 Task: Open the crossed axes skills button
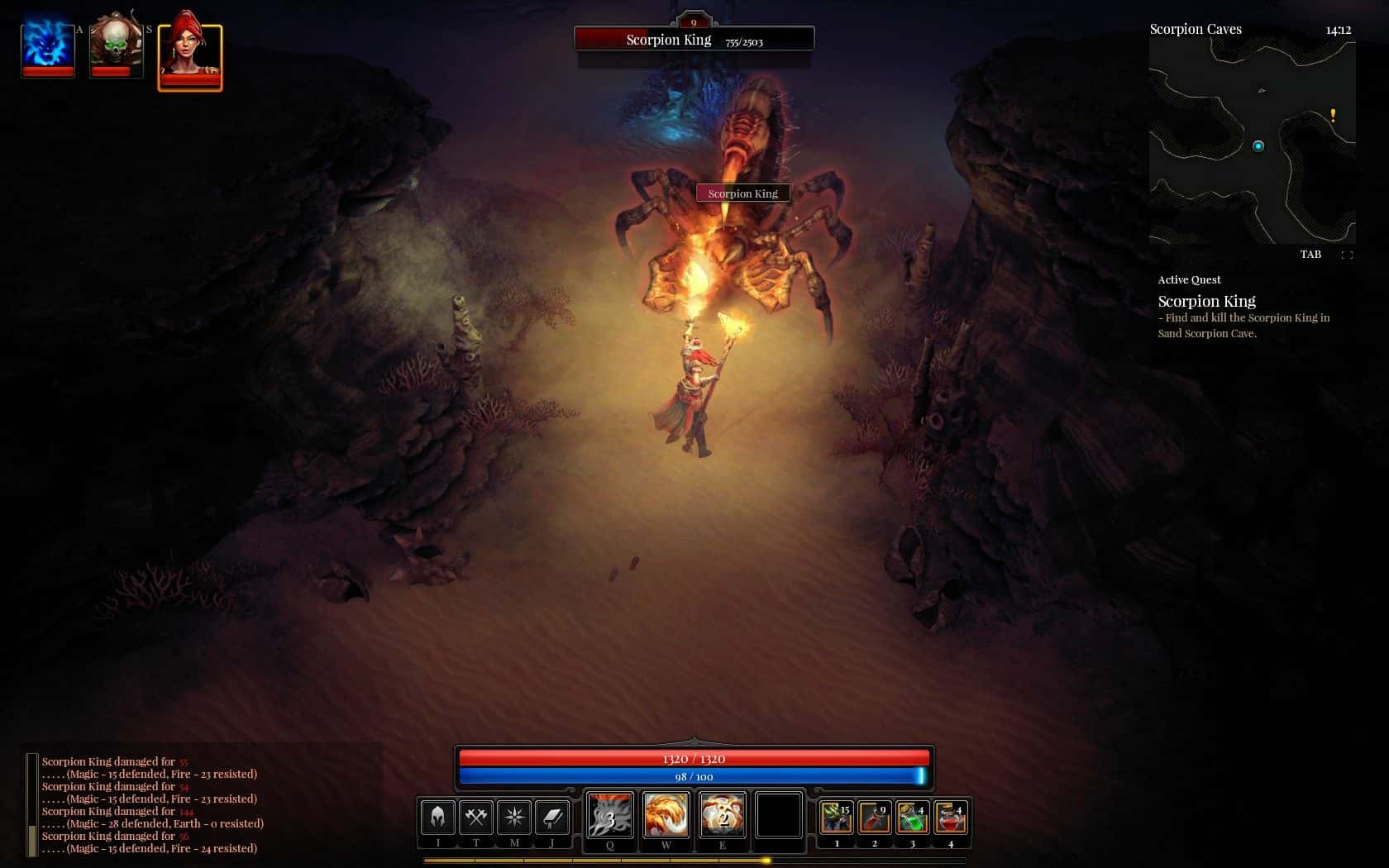coord(475,818)
